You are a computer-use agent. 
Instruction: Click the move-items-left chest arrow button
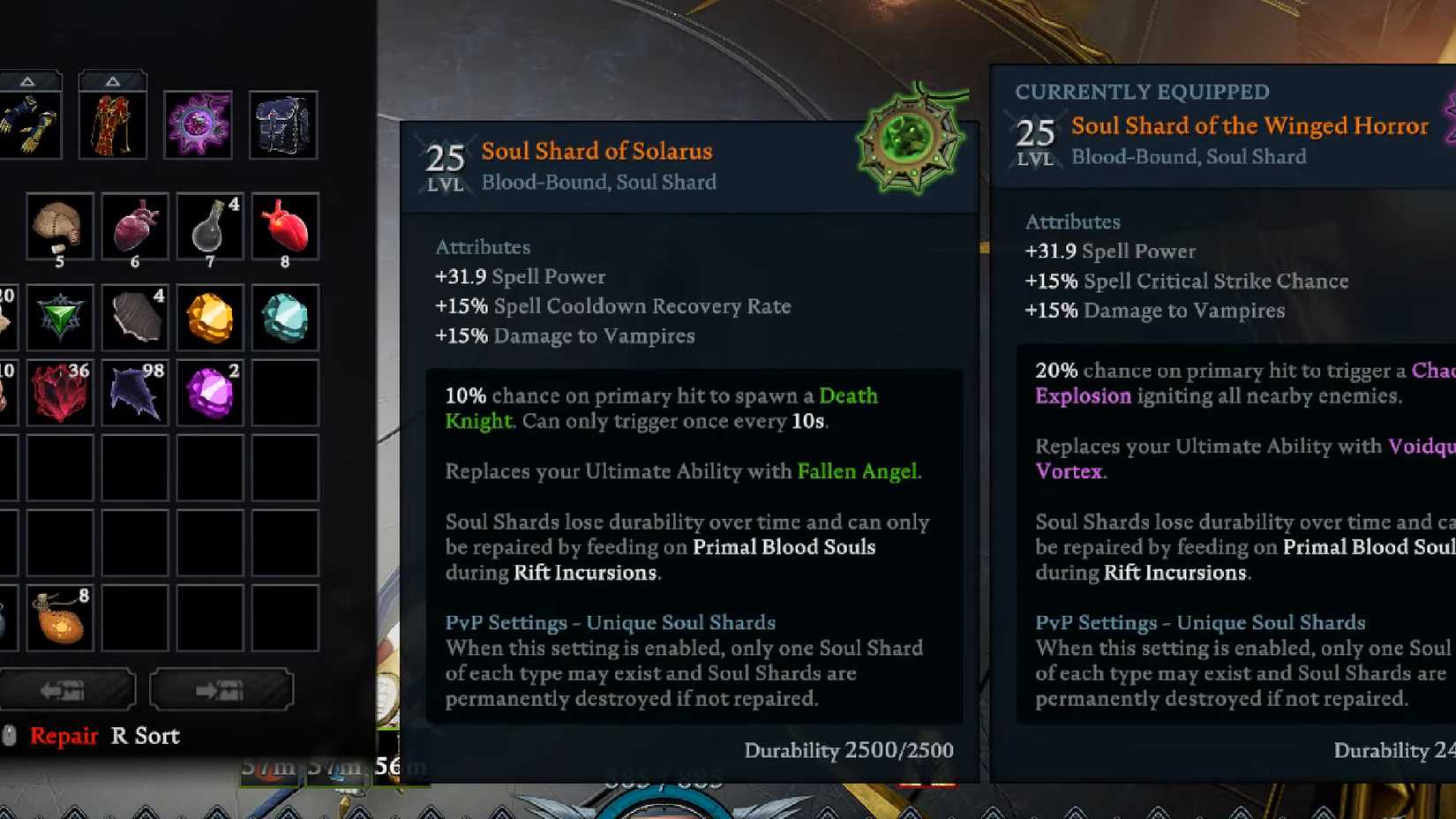70,689
